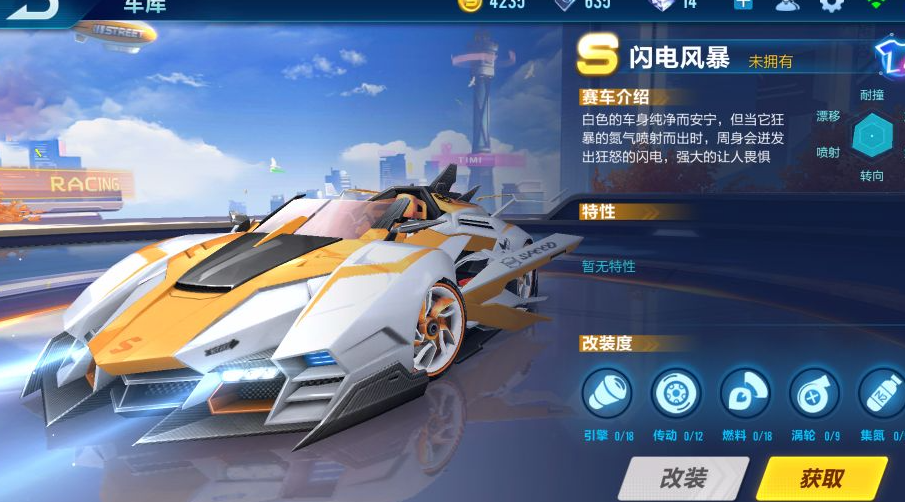Click the blue plus button to add currency

click(x=743, y=4)
